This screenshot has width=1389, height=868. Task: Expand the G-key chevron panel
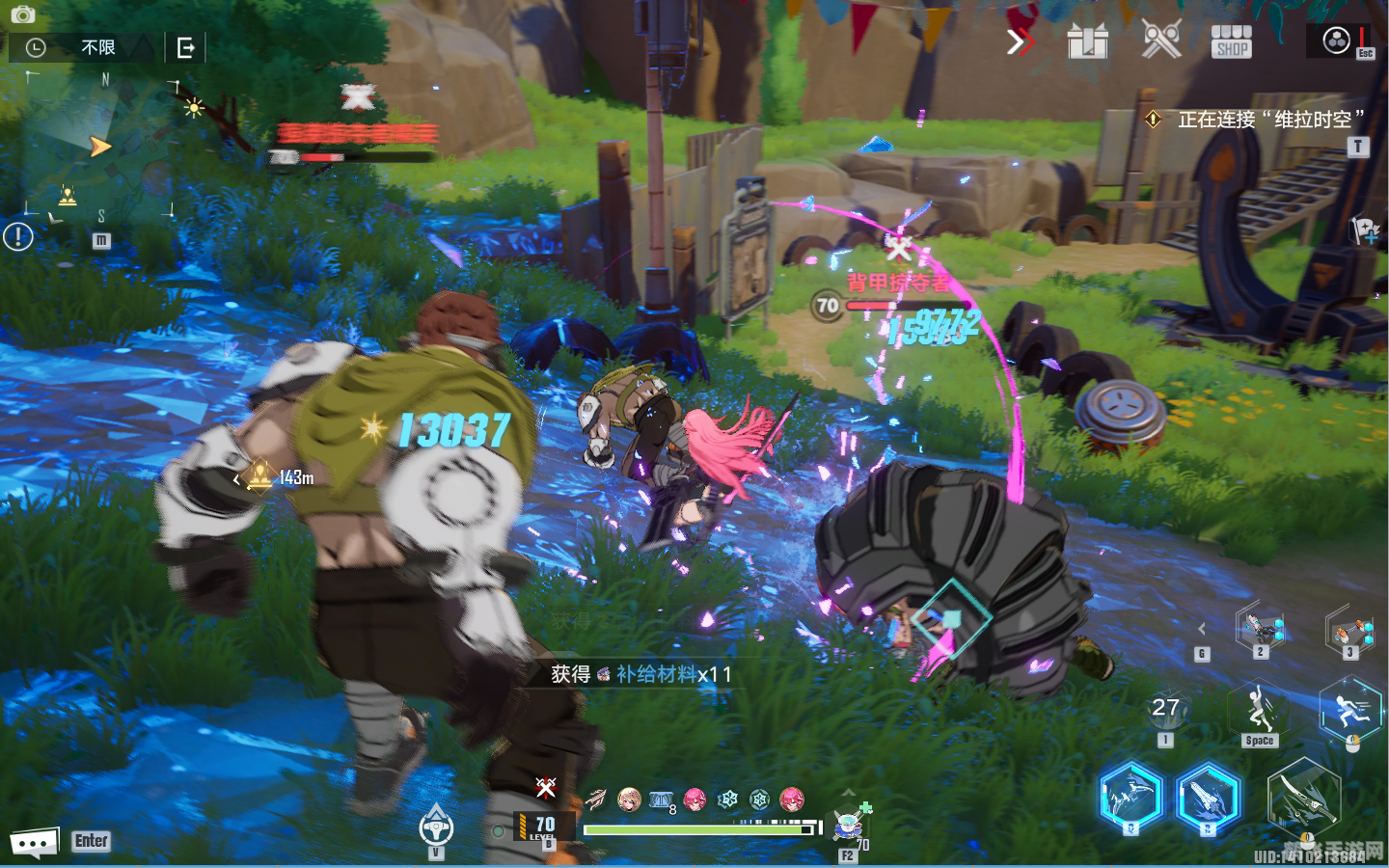tap(1202, 629)
